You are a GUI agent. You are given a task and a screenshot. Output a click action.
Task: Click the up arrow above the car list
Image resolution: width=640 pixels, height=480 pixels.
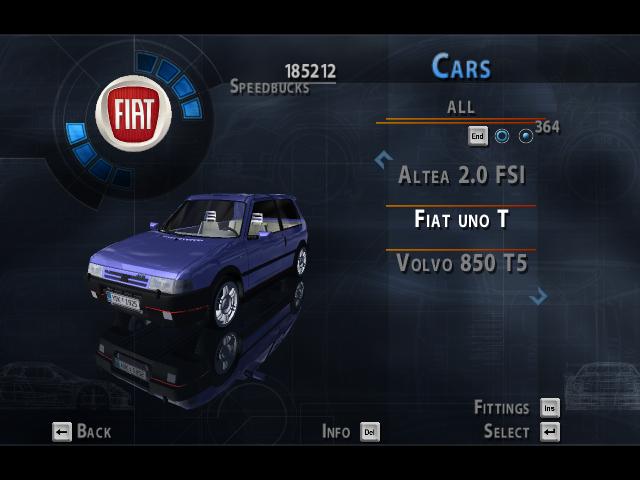[x=381, y=158]
